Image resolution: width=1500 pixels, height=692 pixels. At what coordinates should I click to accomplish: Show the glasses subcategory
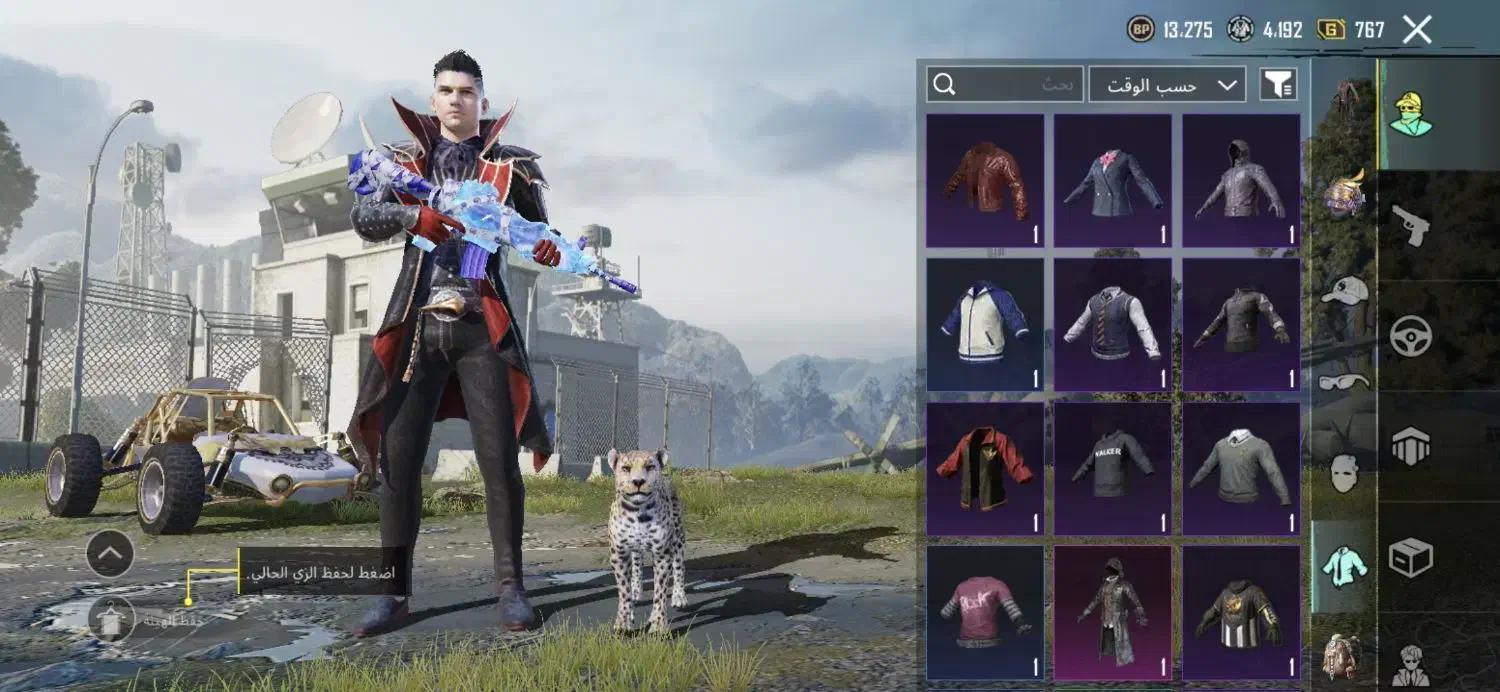click(1344, 381)
